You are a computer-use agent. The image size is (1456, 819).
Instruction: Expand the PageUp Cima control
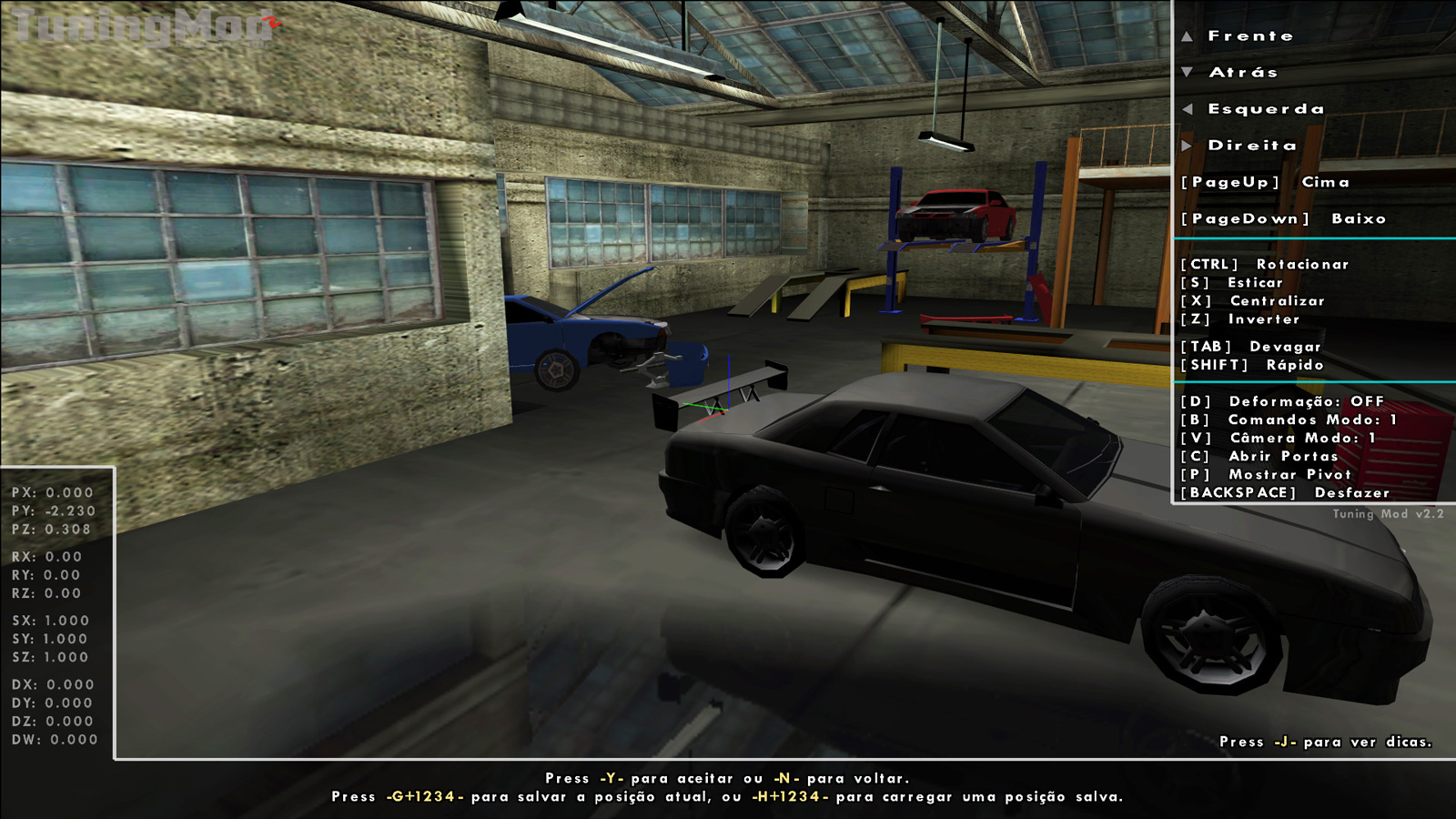[x=1265, y=182]
